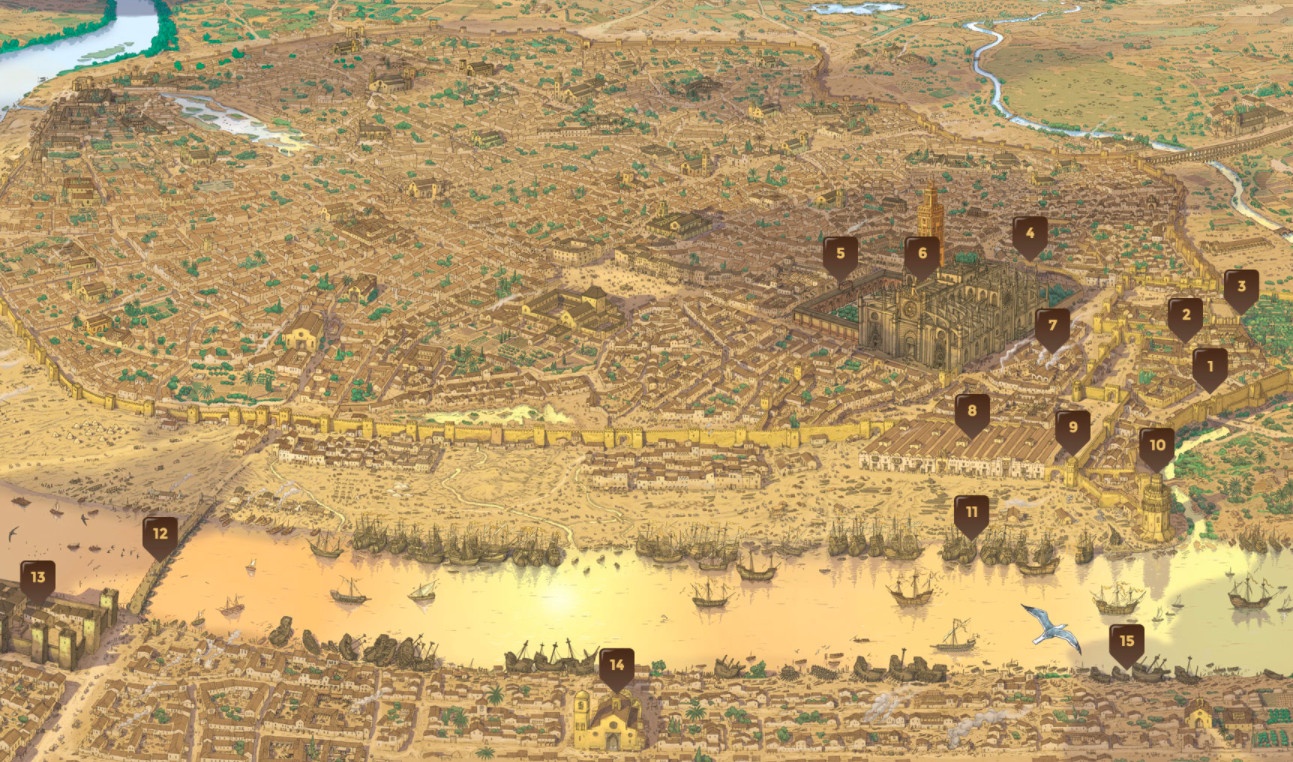Select marker 11 over the docked ships
This screenshot has width=1293, height=762.
click(x=971, y=514)
